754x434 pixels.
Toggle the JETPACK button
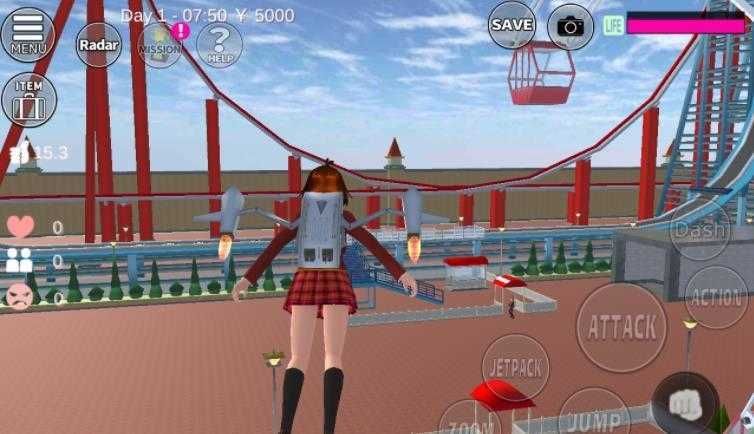[x=515, y=367]
